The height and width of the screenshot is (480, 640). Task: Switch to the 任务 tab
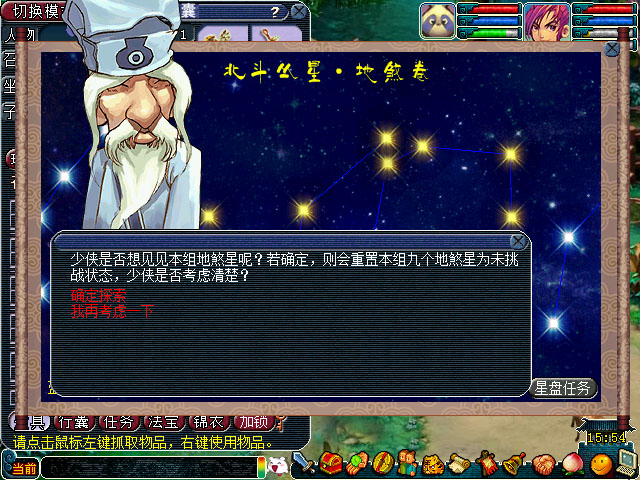[121, 423]
